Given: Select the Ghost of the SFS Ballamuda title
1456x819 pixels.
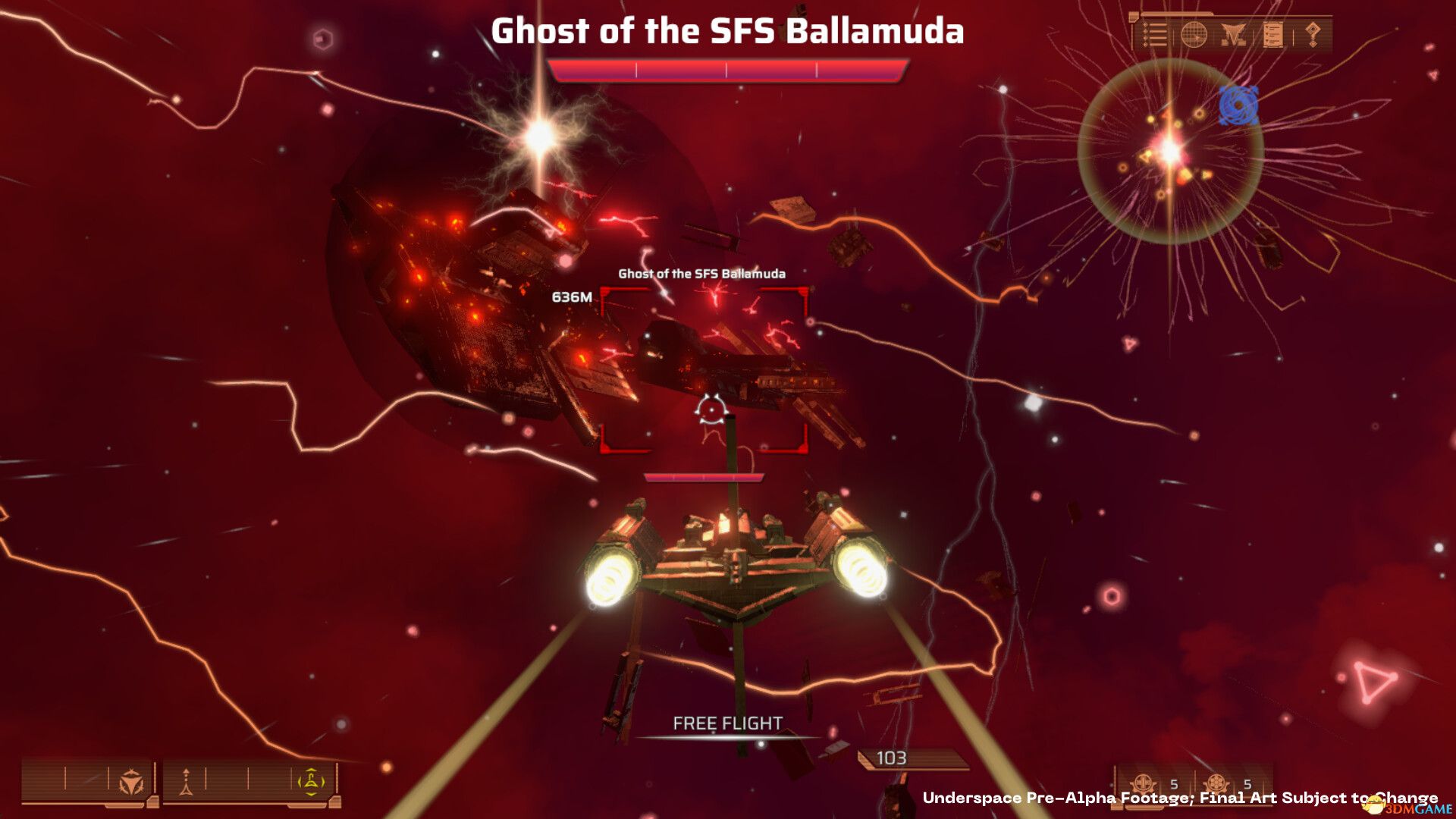Looking at the screenshot, I should coord(728,32).
